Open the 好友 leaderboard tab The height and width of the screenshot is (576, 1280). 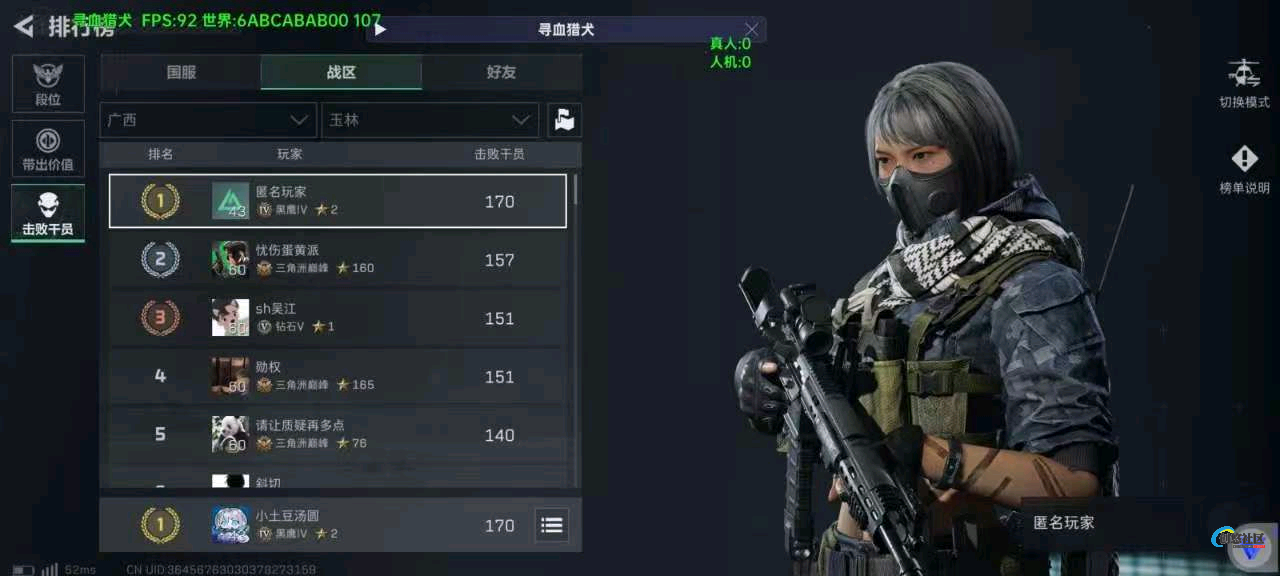point(501,72)
